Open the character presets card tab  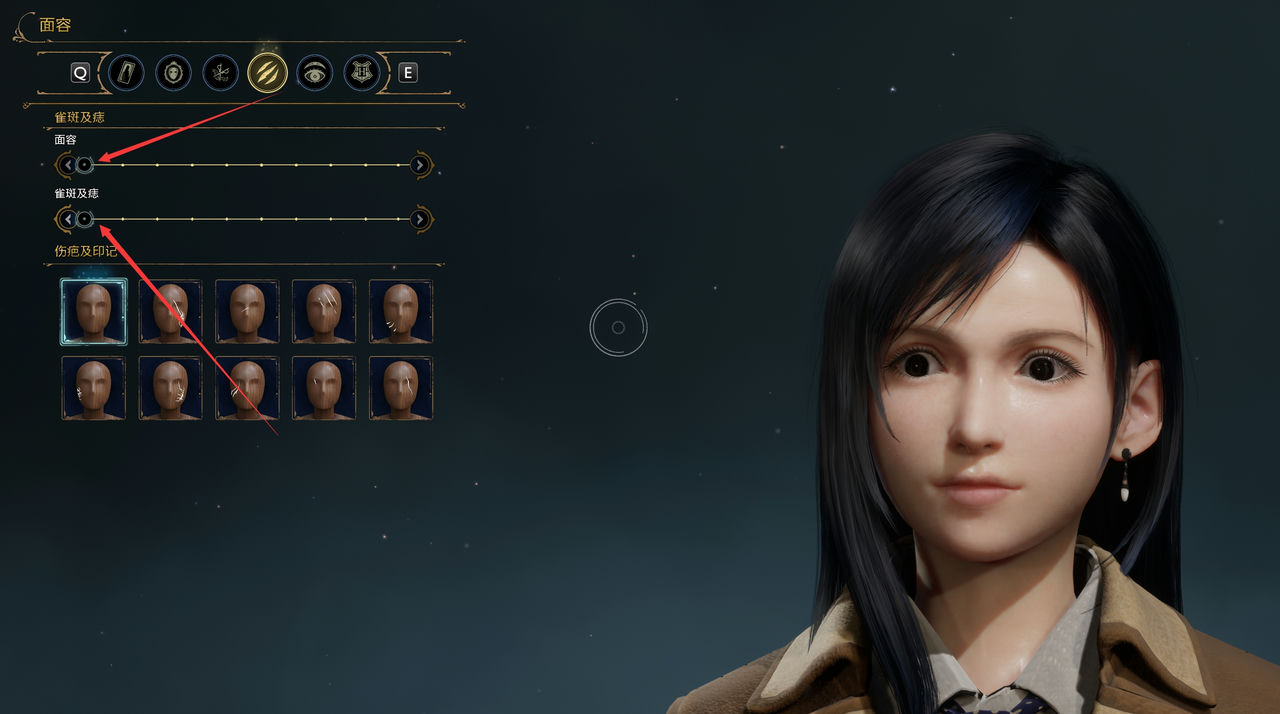[127, 72]
